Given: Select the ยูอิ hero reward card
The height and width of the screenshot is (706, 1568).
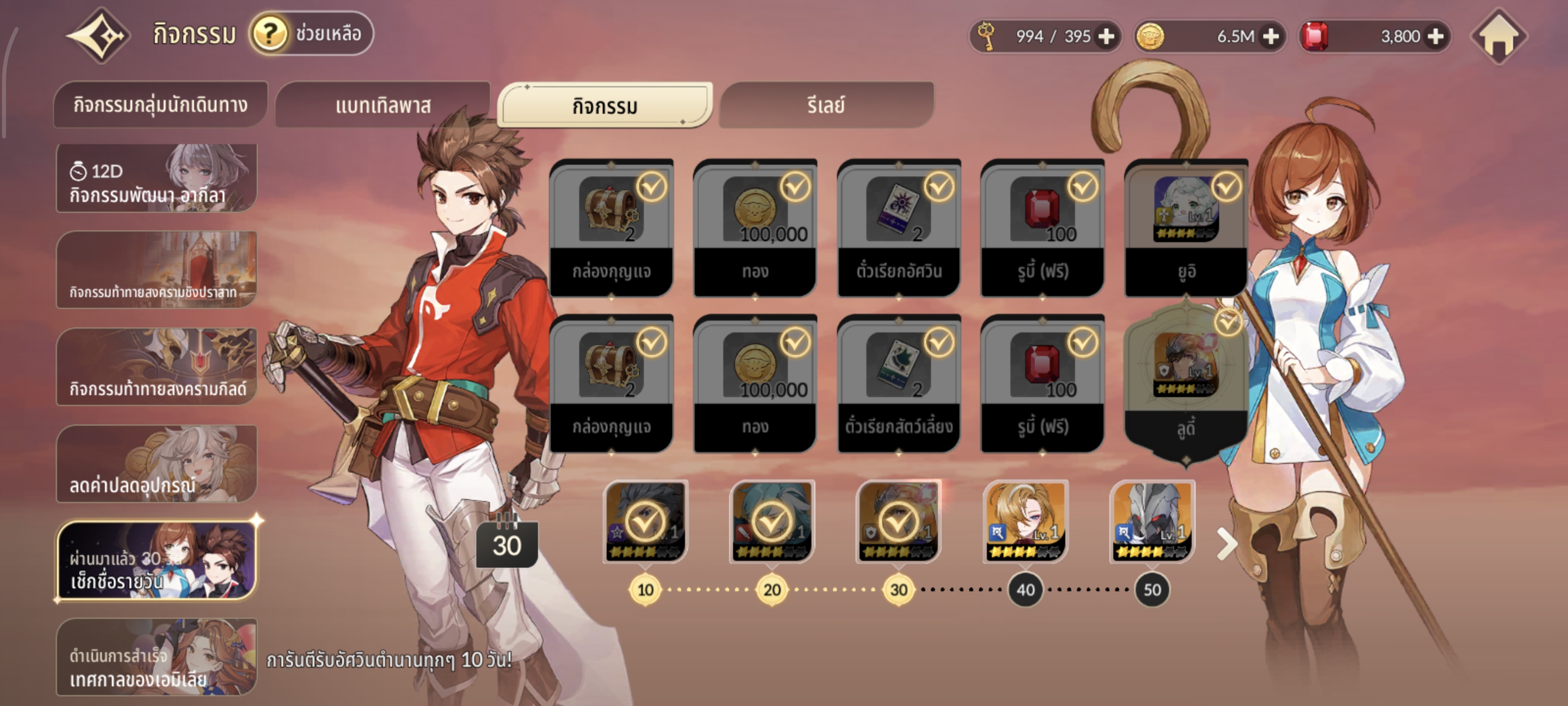Looking at the screenshot, I should click(x=1186, y=228).
